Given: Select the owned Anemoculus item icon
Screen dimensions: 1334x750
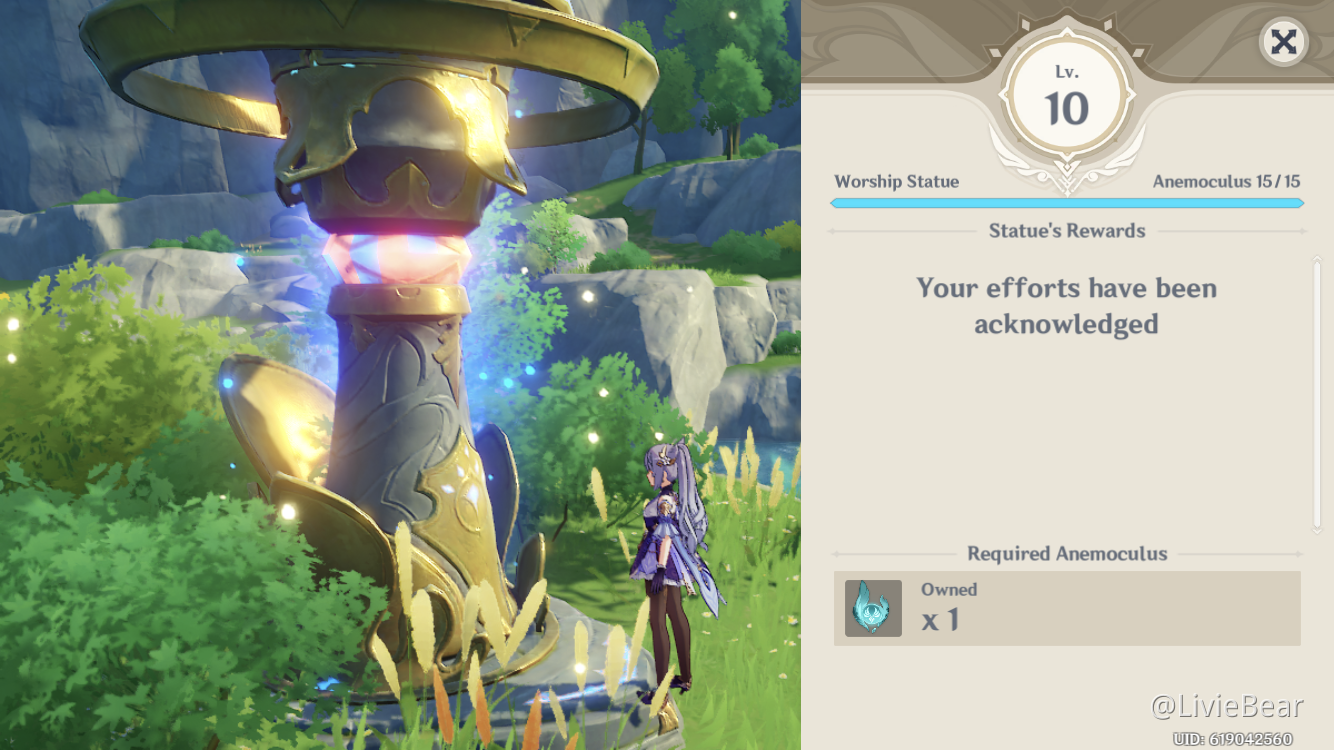Looking at the screenshot, I should pyautogui.click(x=873, y=608).
